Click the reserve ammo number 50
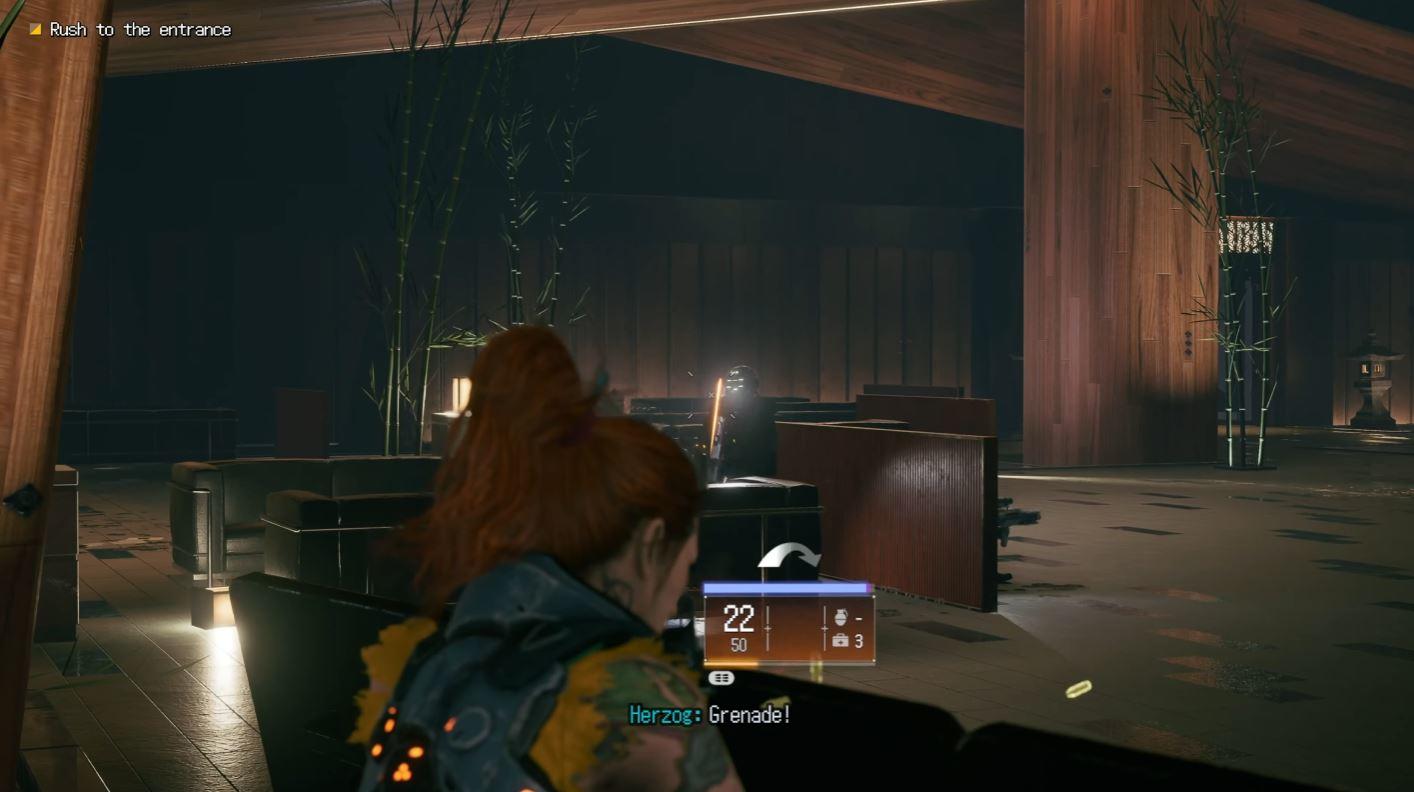The image size is (1414, 792). point(738,645)
